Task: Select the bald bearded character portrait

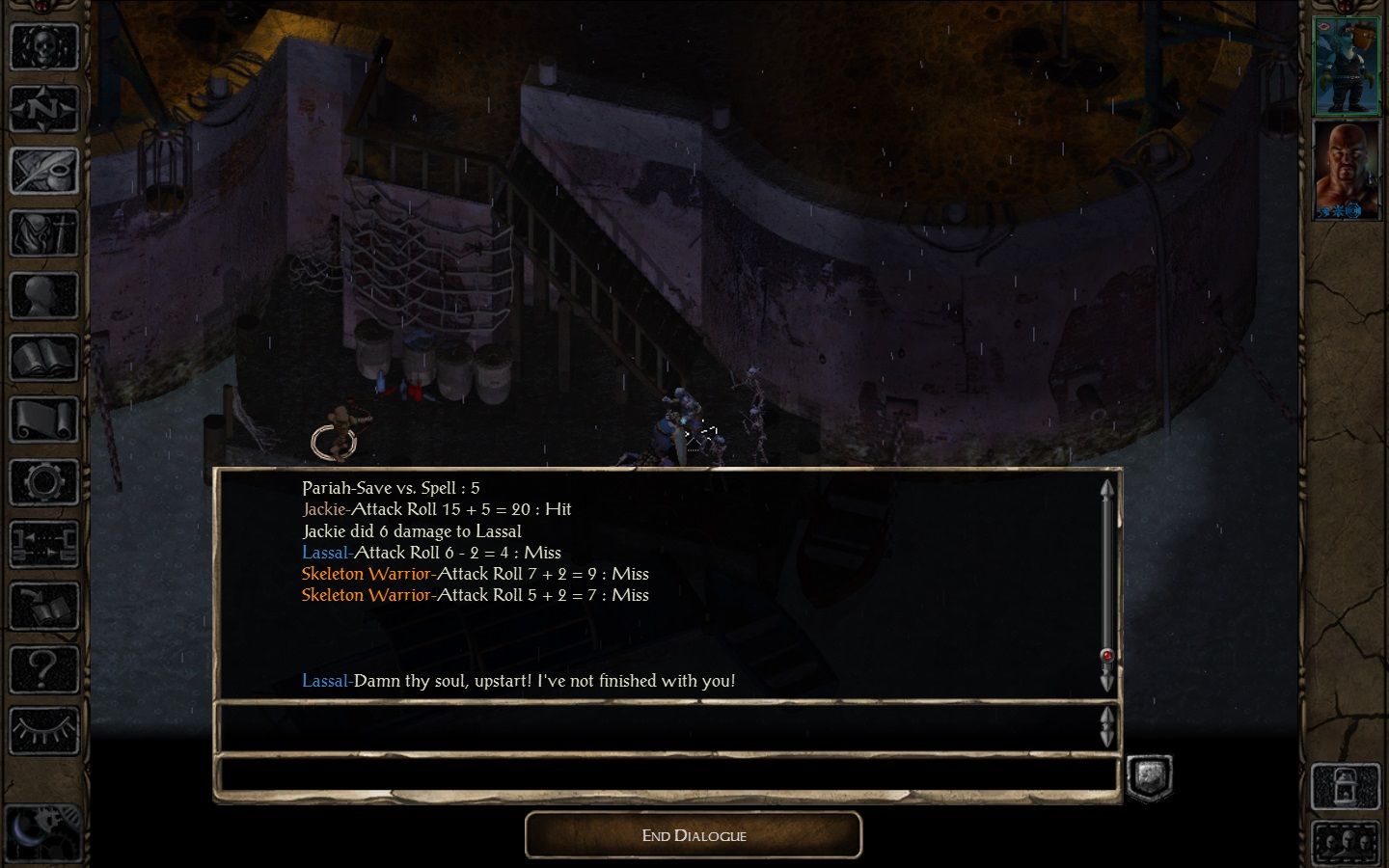Action: [1347, 171]
